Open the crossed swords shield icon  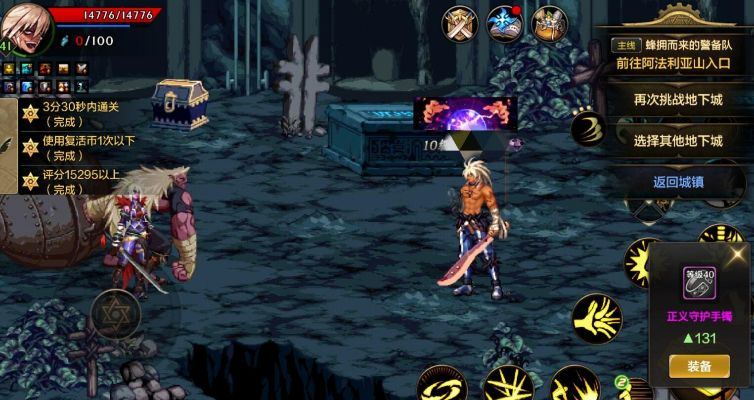(459, 24)
